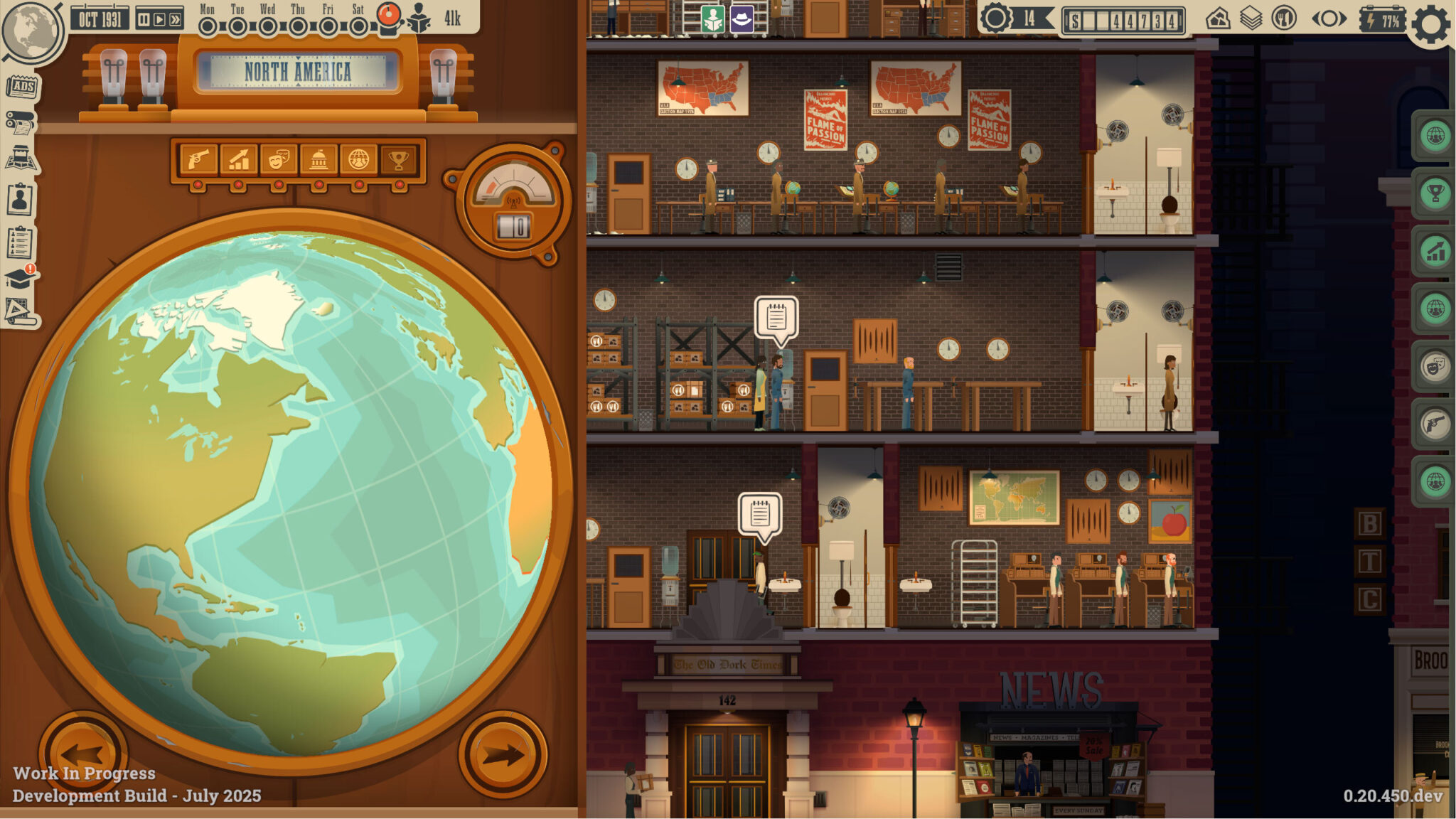Click the graduation cap icon with red alert
Screen dimensions: 1456x819
pos(20,279)
